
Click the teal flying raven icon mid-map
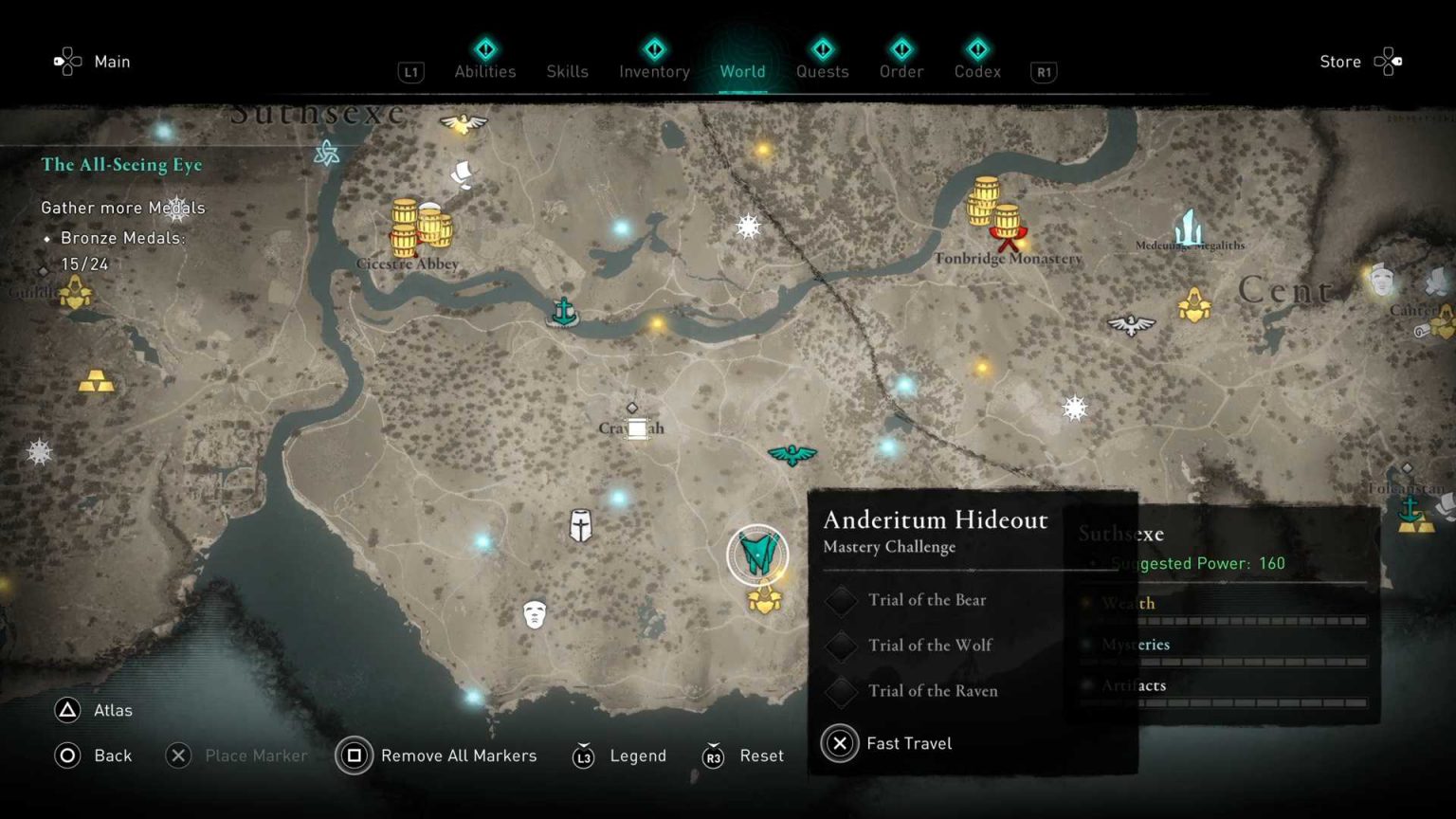pyautogui.click(x=792, y=454)
